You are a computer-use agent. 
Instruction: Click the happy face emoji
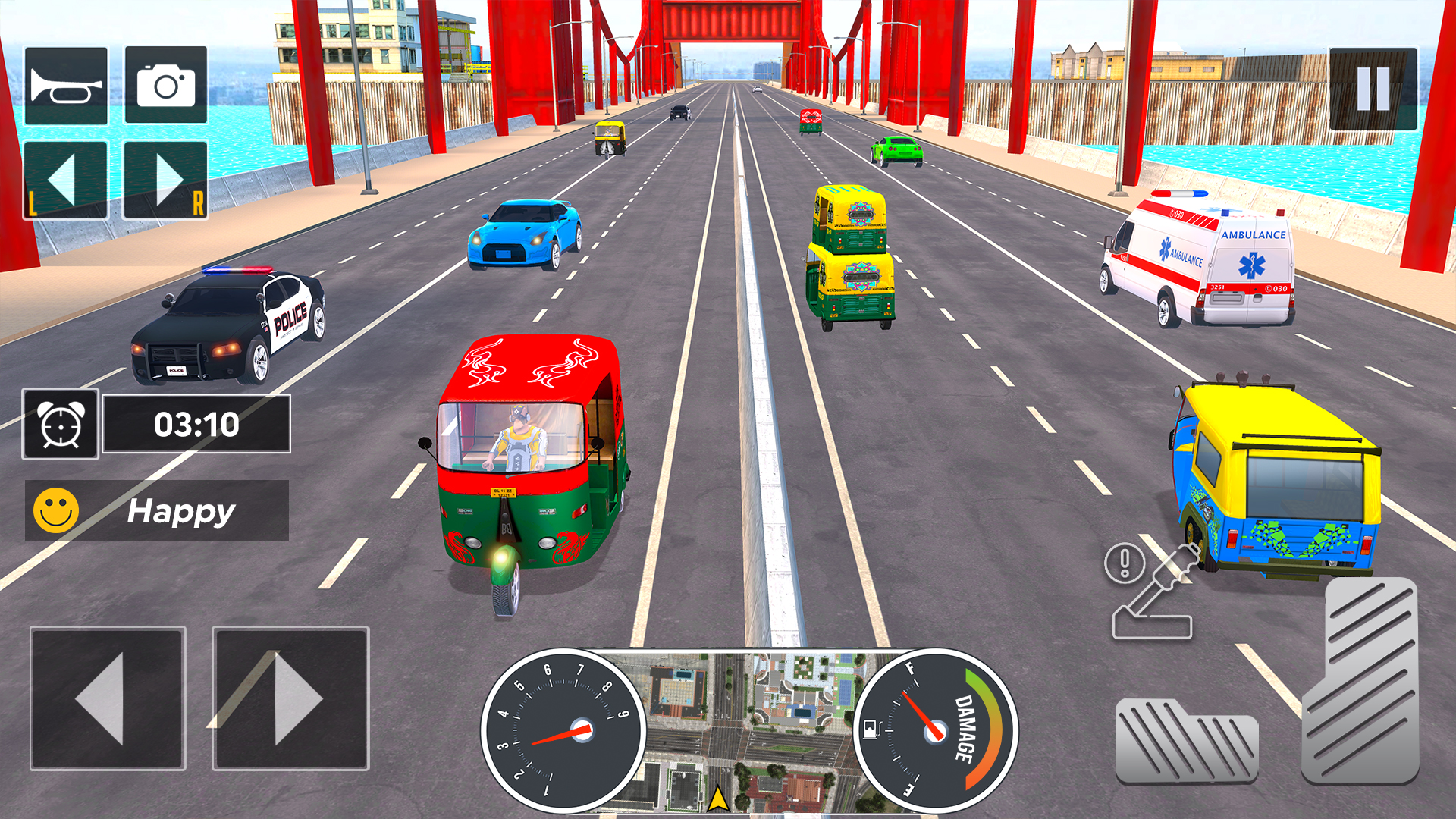click(56, 510)
